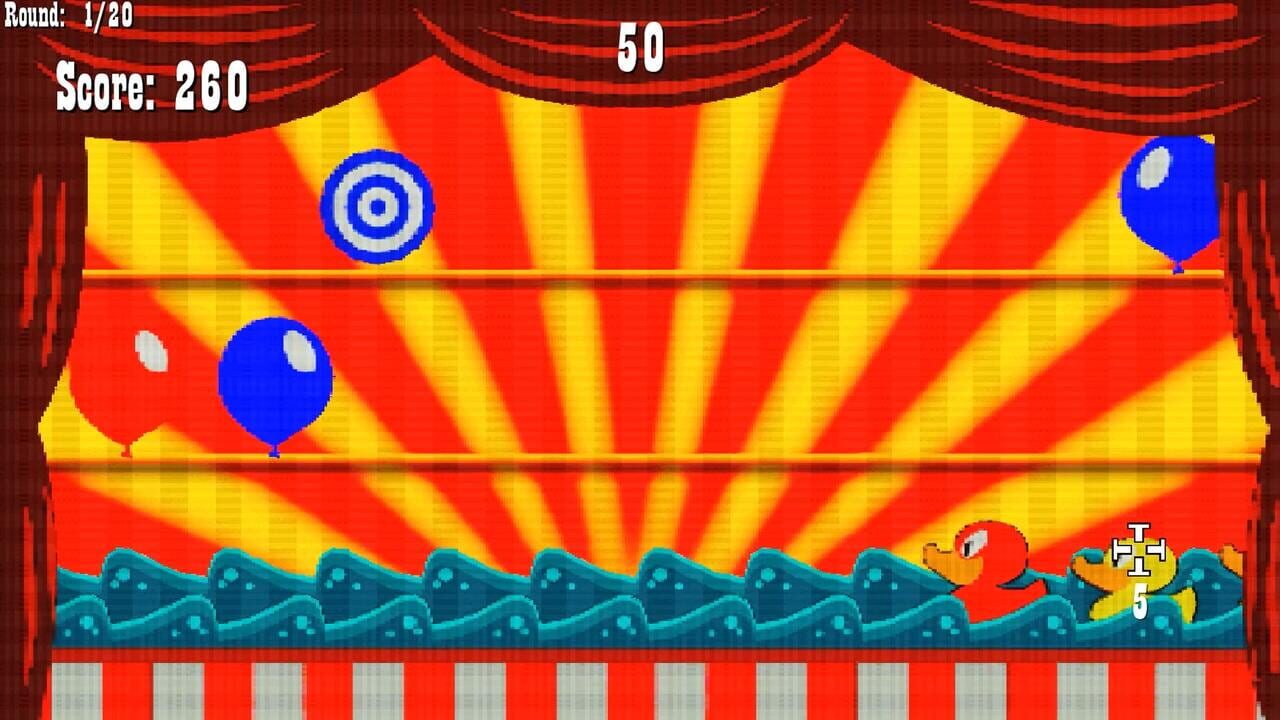The image size is (1280, 720).
Task: Click the highlight shine on the blue balloon
Action: [x=297, y=350]
